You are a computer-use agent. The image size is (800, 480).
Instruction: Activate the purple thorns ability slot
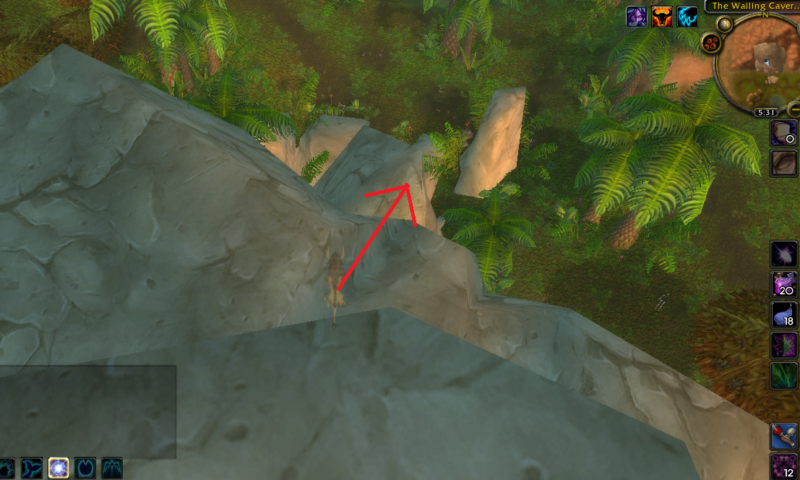pyautogui.click(x=784, y=346)
